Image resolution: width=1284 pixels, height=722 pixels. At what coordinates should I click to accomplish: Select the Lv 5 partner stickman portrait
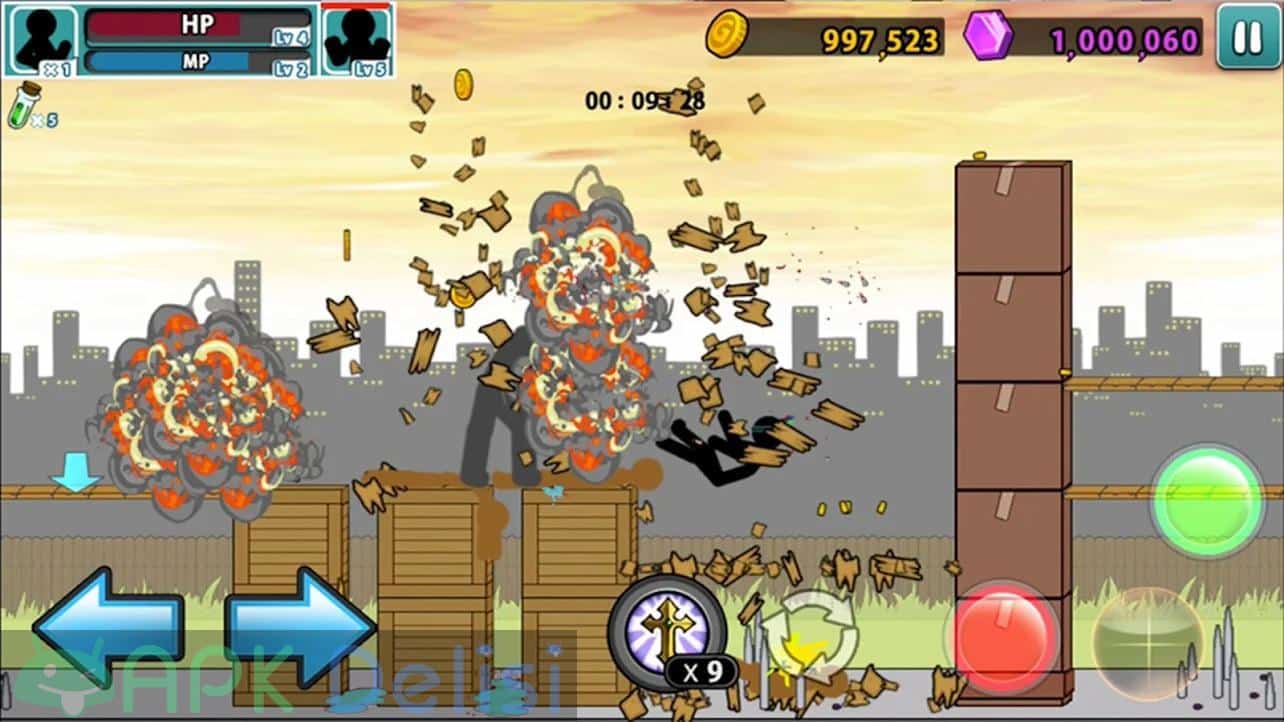point(356,39)
